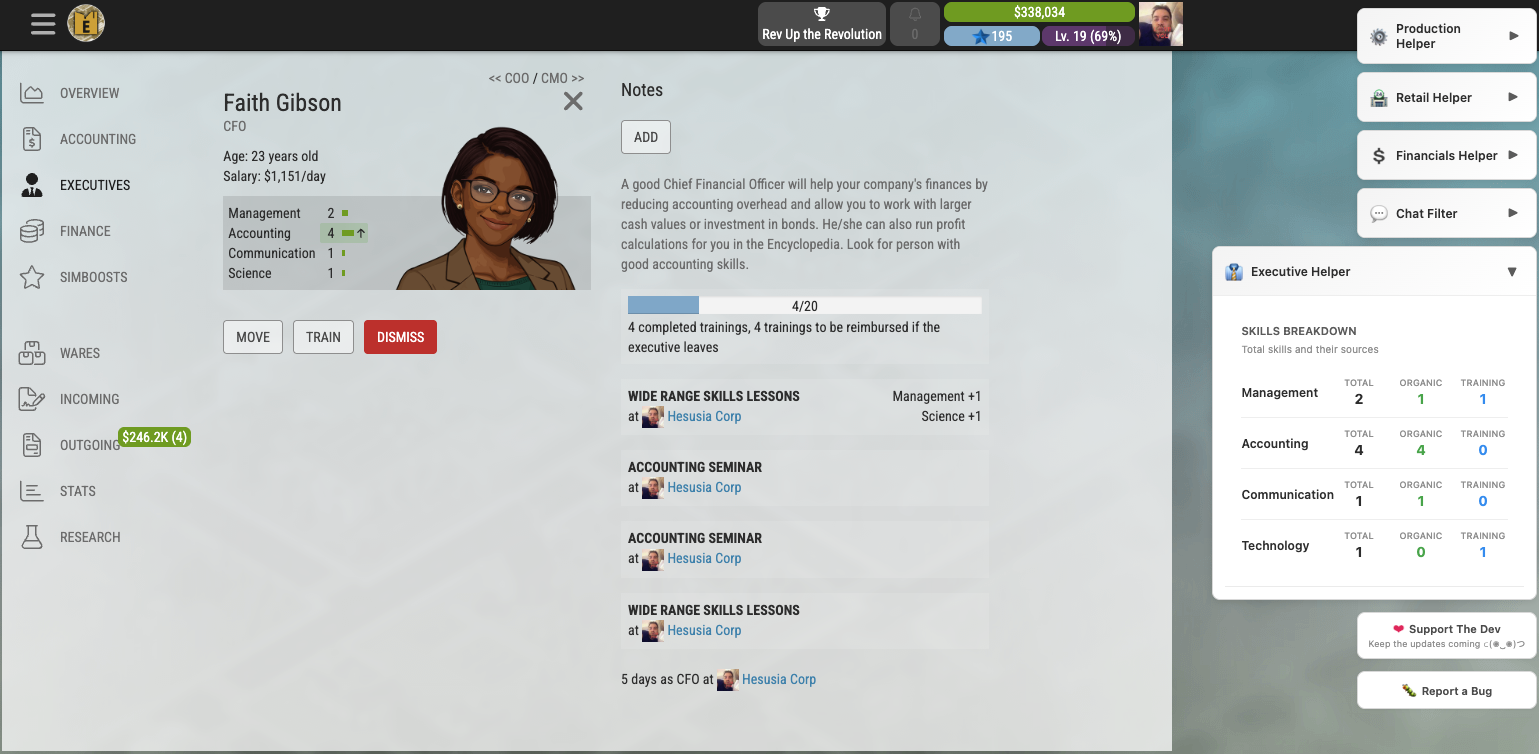
Task: Open the Incoming shipments page
Action: [88, 399]
